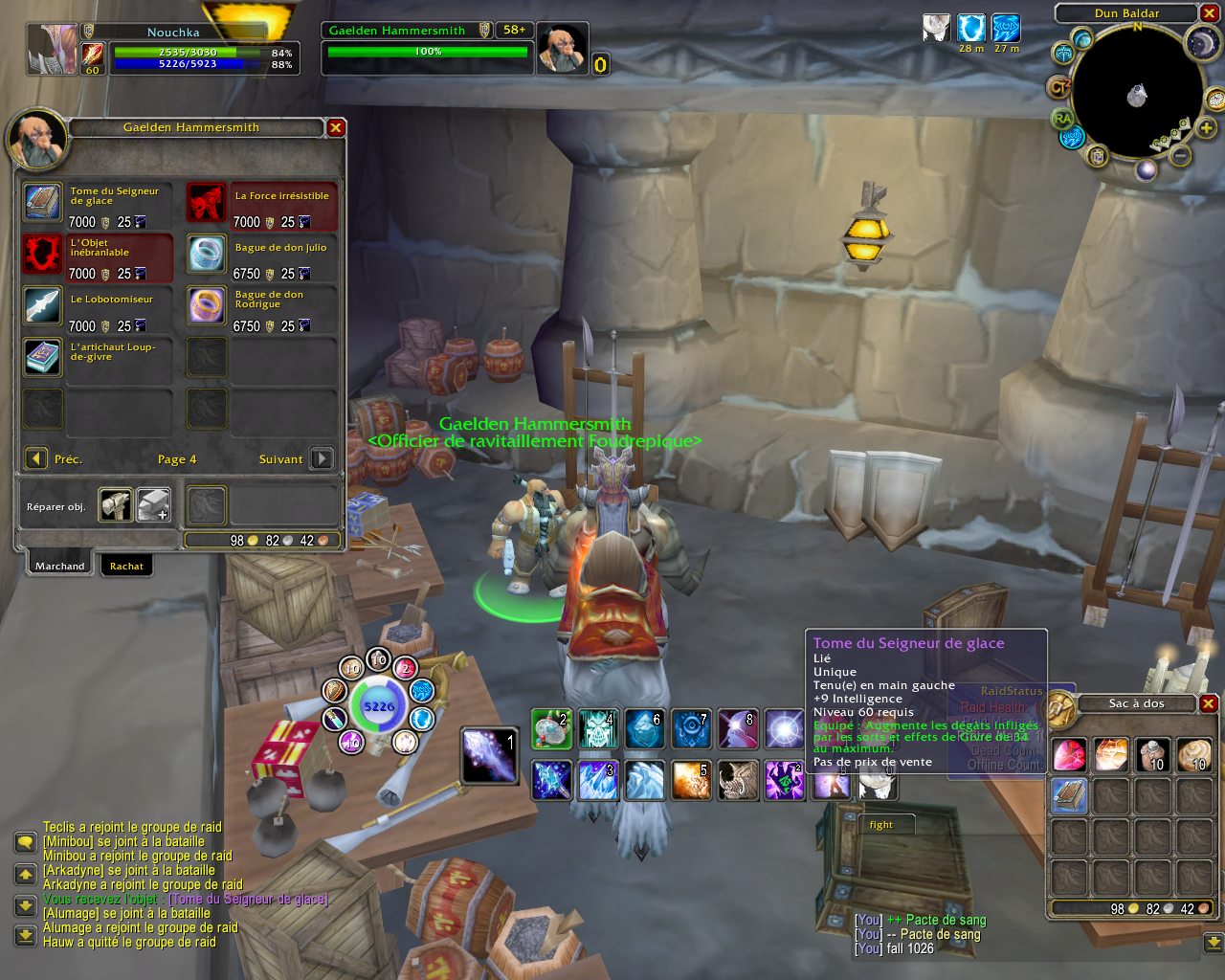This screenshot has width=1225, height=980.
Task: Open the Marchand tab
Action: pos(59,566)
